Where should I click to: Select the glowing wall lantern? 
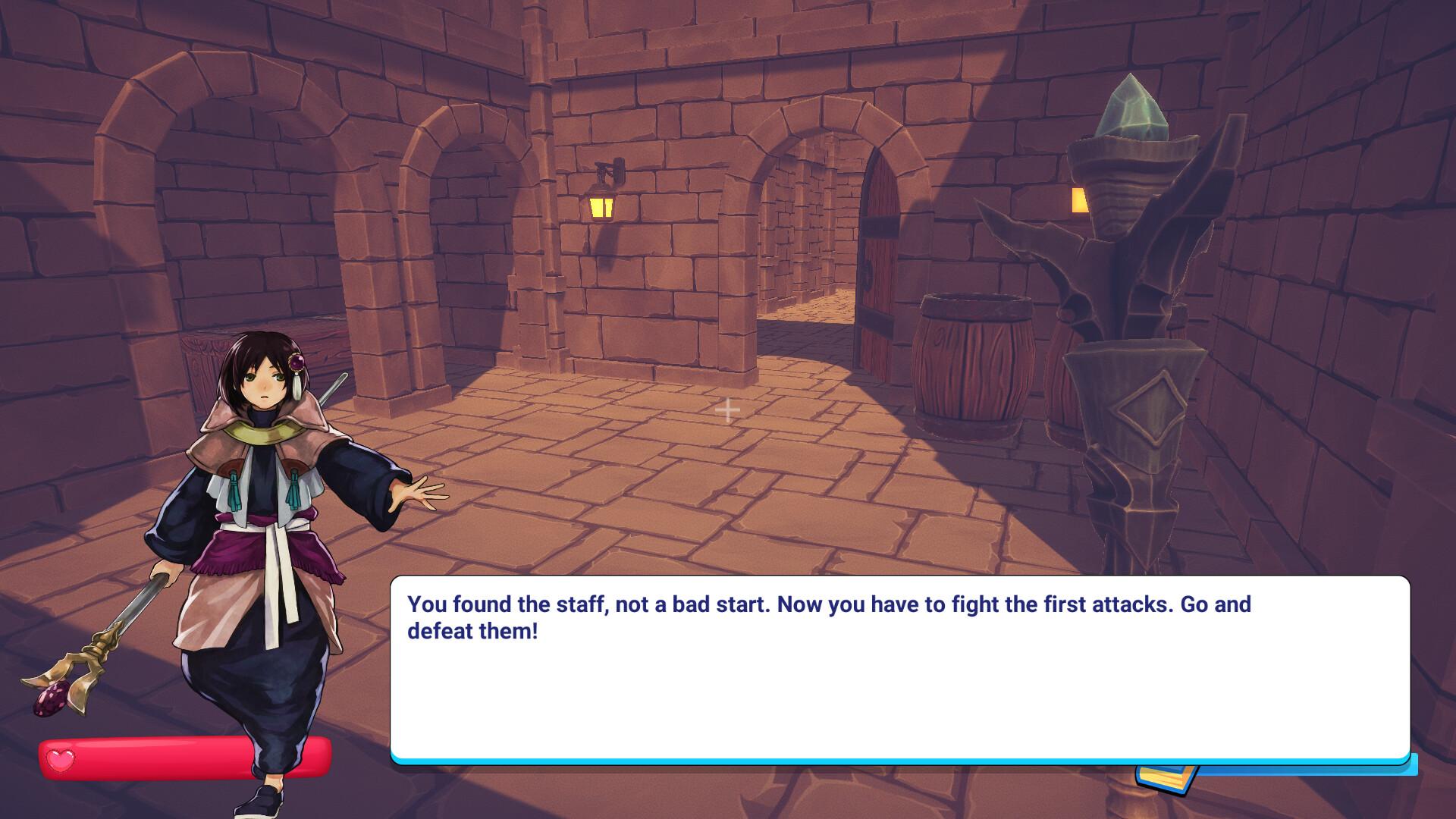click(601, 206)
